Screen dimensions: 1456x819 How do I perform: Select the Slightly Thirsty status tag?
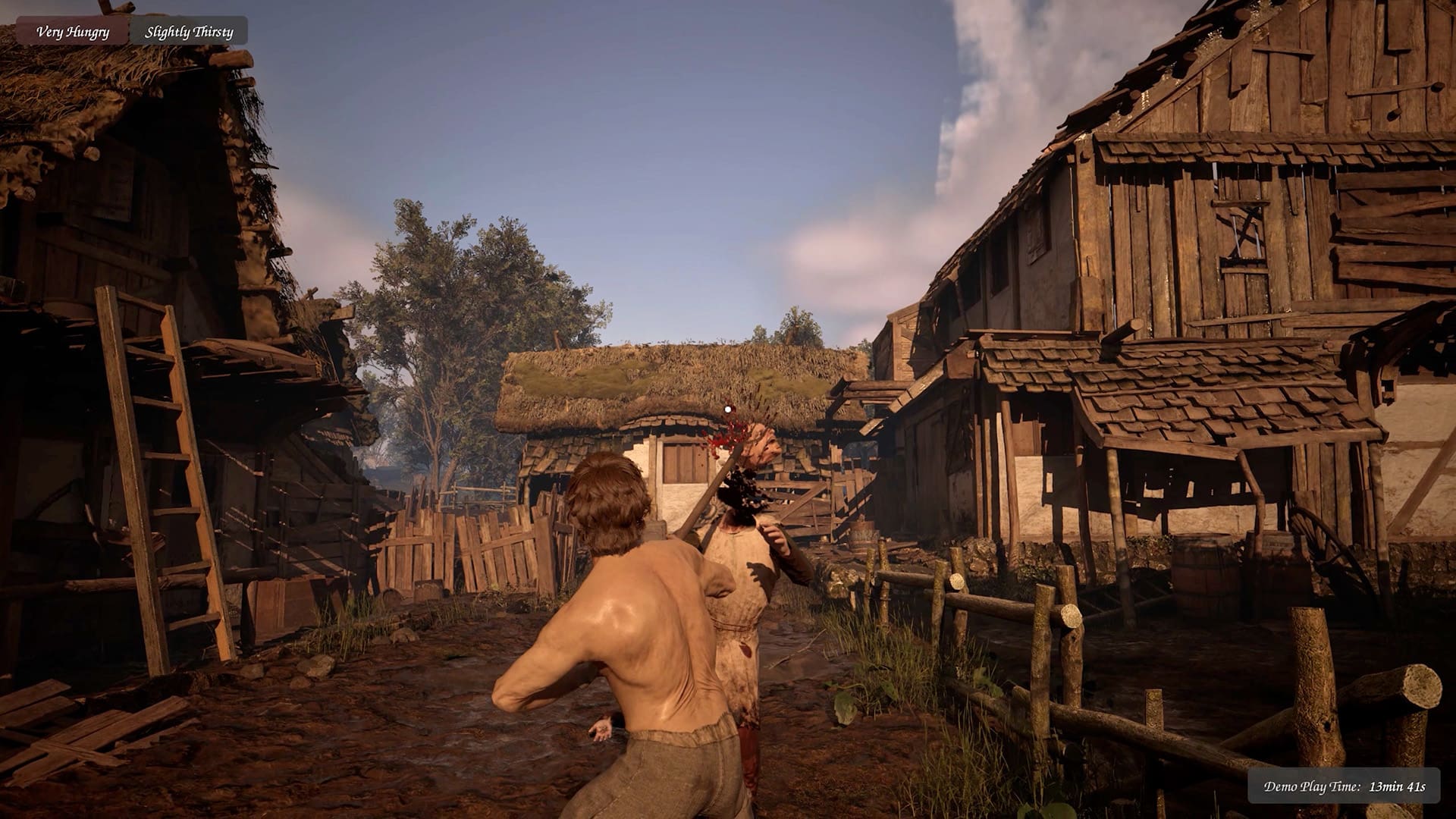(189, 32)
